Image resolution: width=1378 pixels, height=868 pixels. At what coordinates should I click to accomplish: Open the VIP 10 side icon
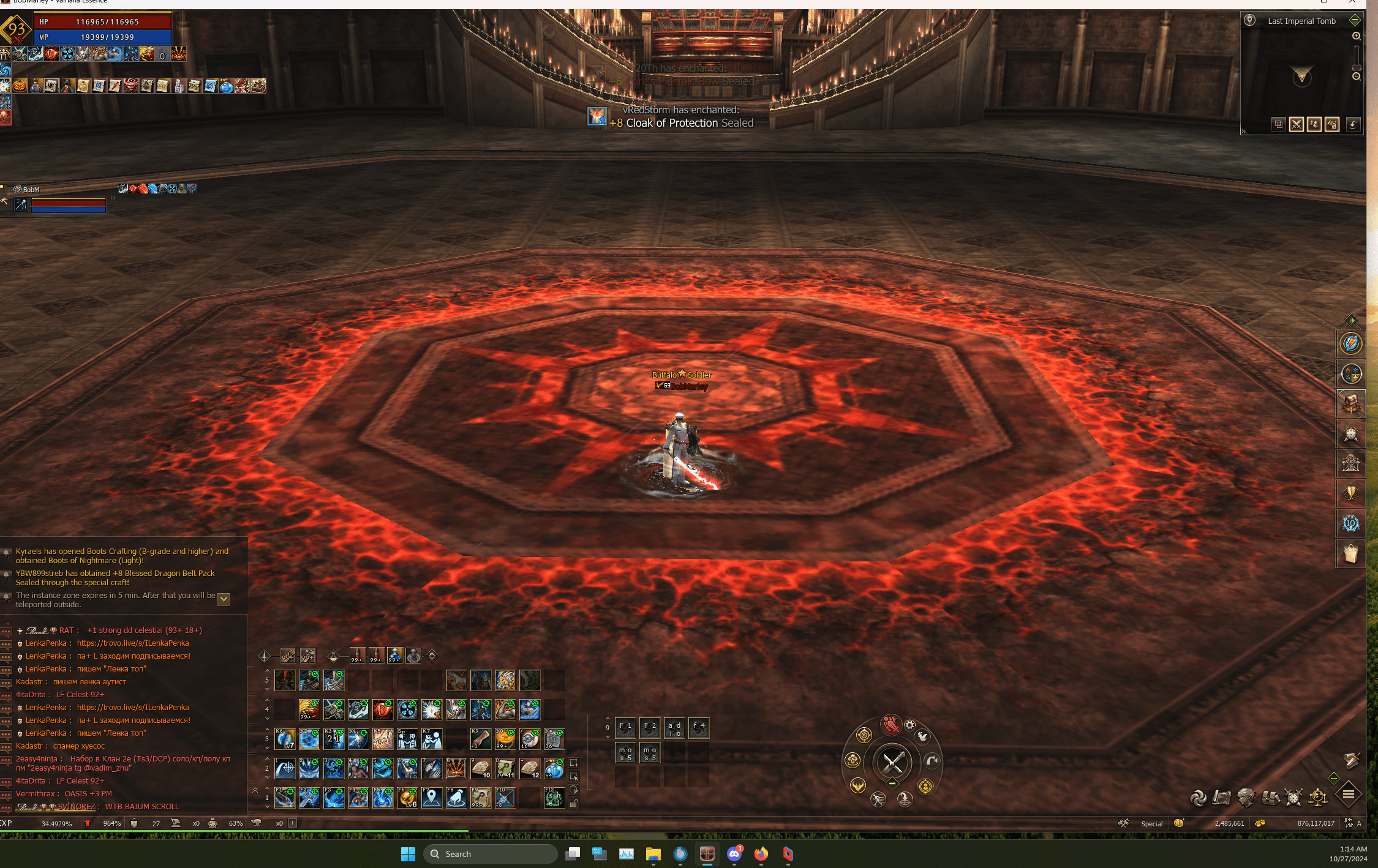[x=1350, y=524]
